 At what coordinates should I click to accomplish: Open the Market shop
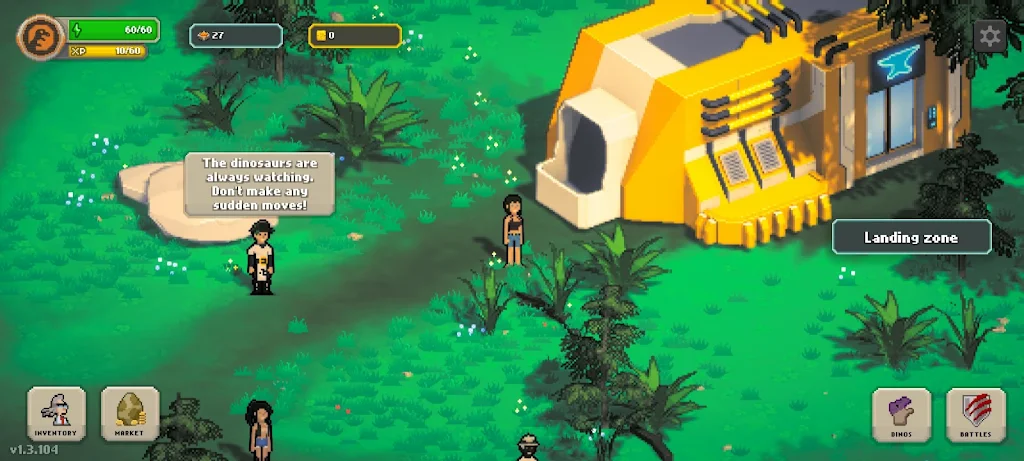pos(130,414)
